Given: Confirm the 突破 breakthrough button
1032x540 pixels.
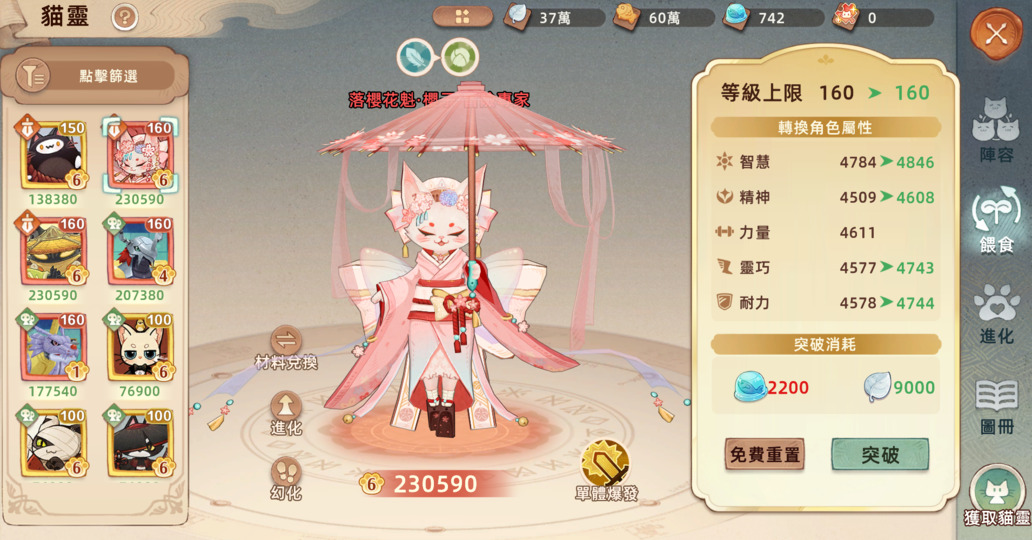Looking at the screenshot, I should click(x=880, y=455).
